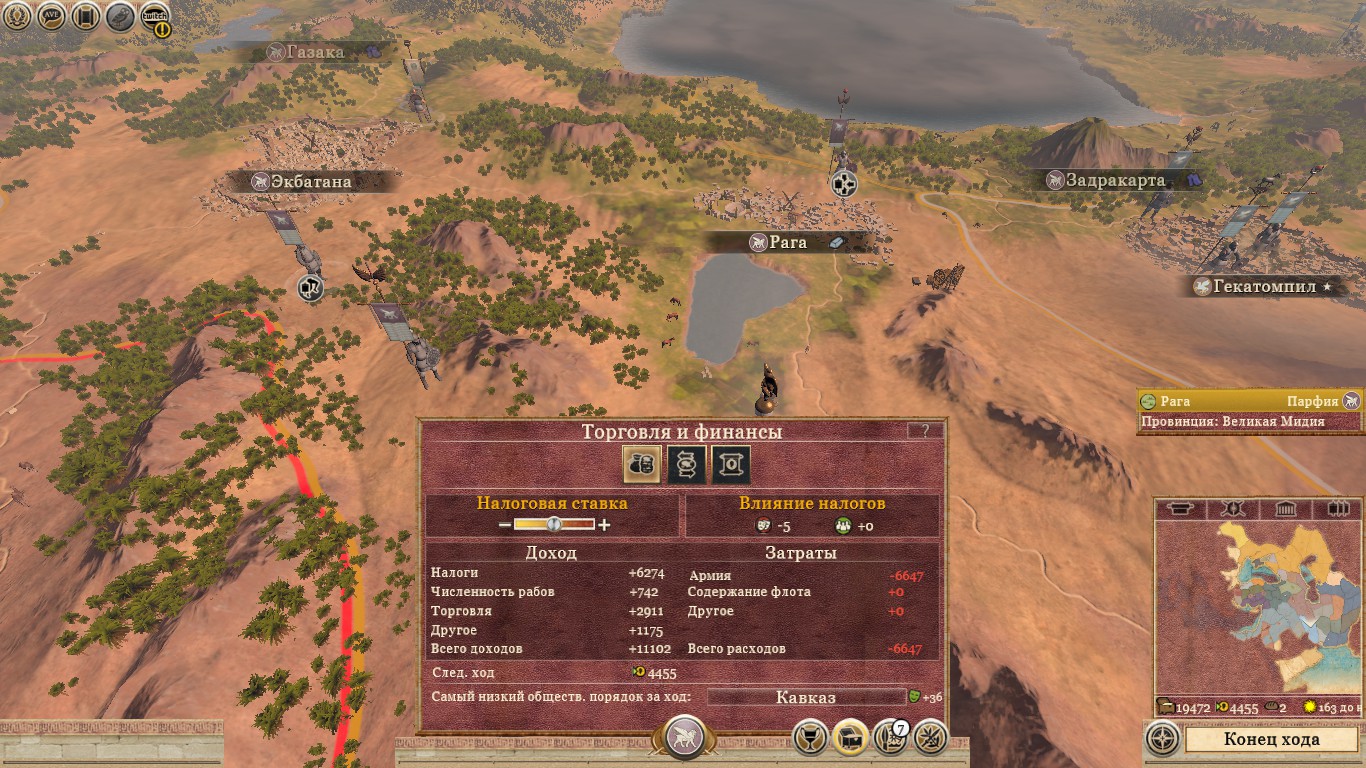Open the grey owl advisor icon
The width and height of the screenshot is (1366, 768).
pos(120,16)
